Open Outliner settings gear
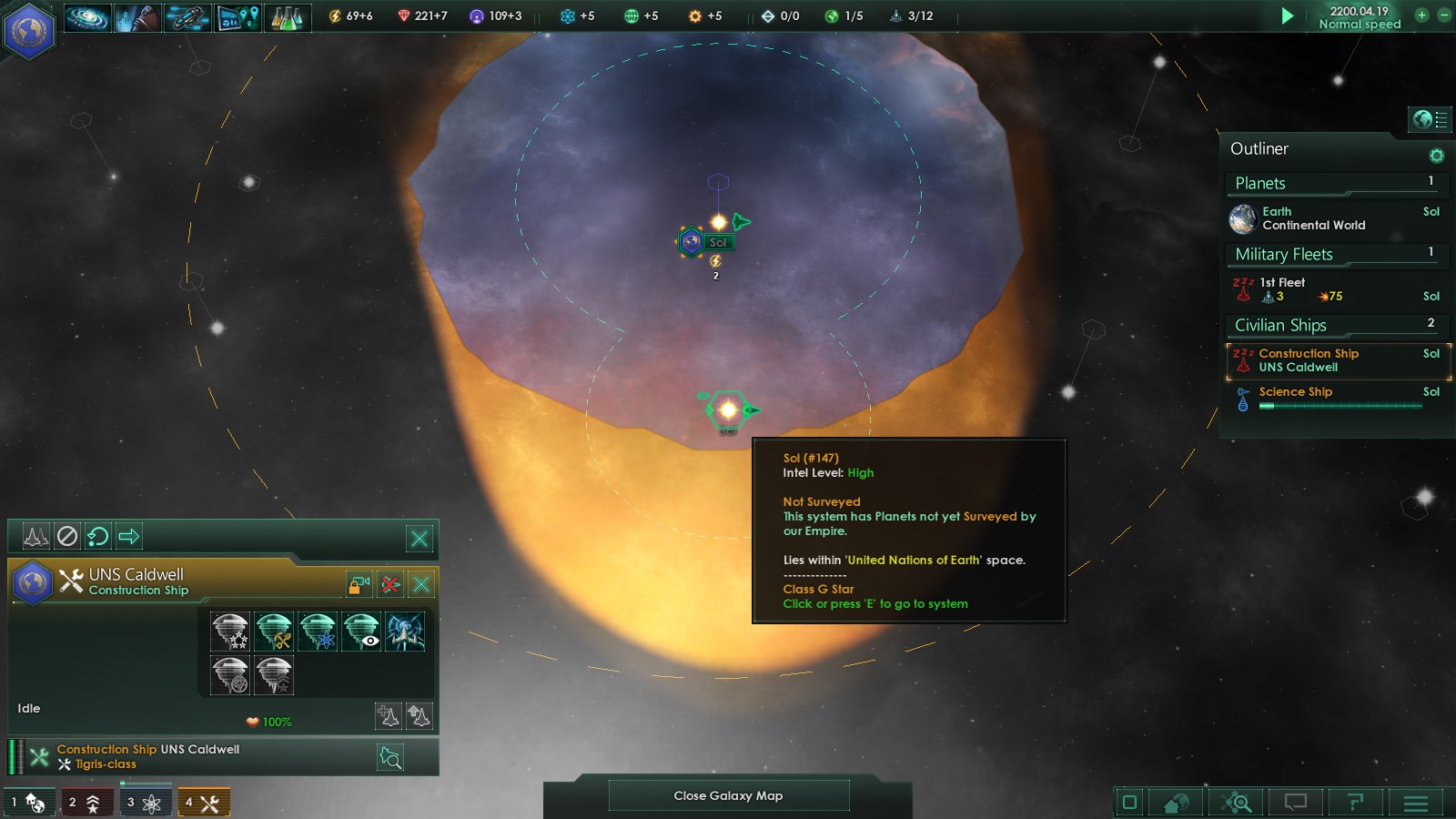 pos(1437,156)
